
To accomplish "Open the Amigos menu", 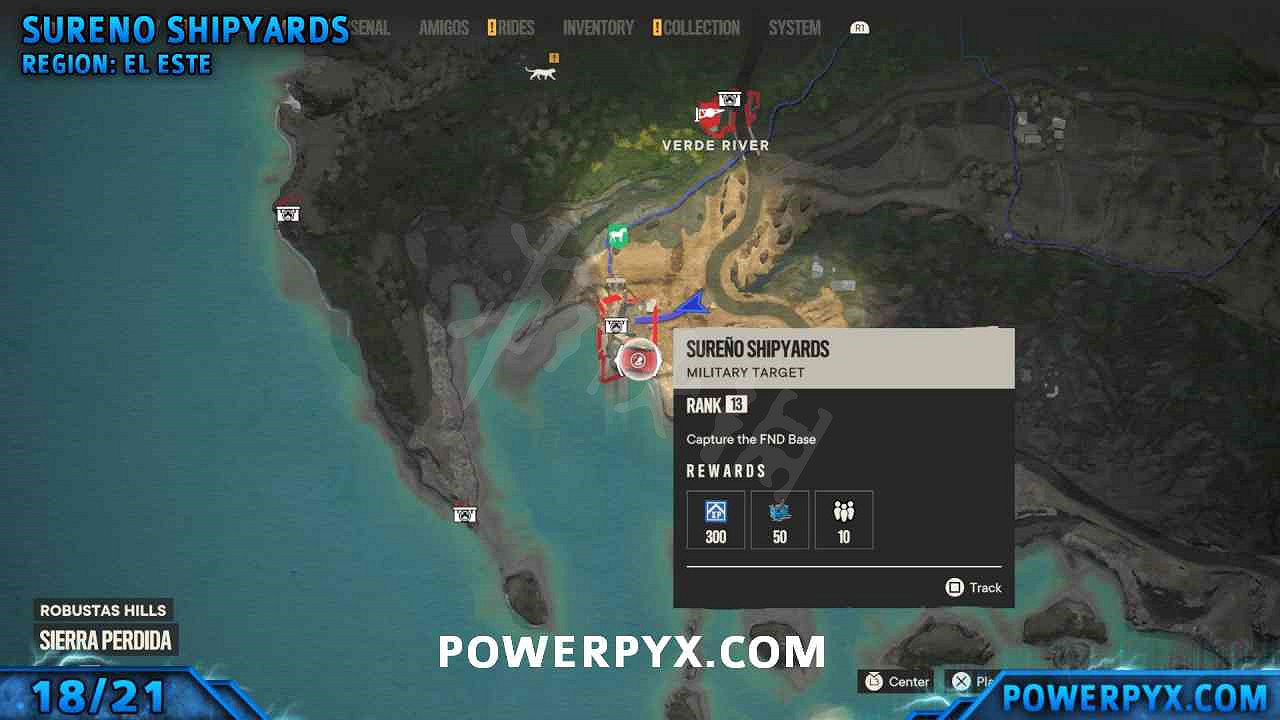I will tap(443, 27).
